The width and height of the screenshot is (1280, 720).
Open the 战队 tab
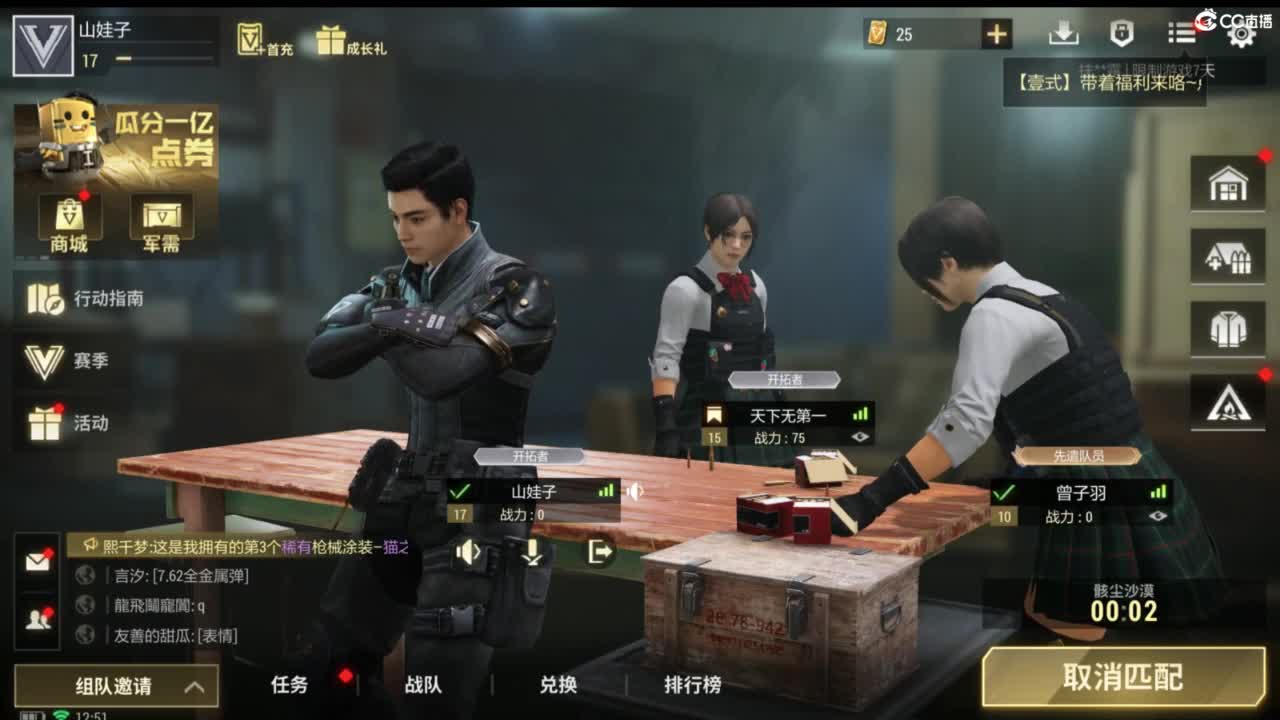[425, 686]
